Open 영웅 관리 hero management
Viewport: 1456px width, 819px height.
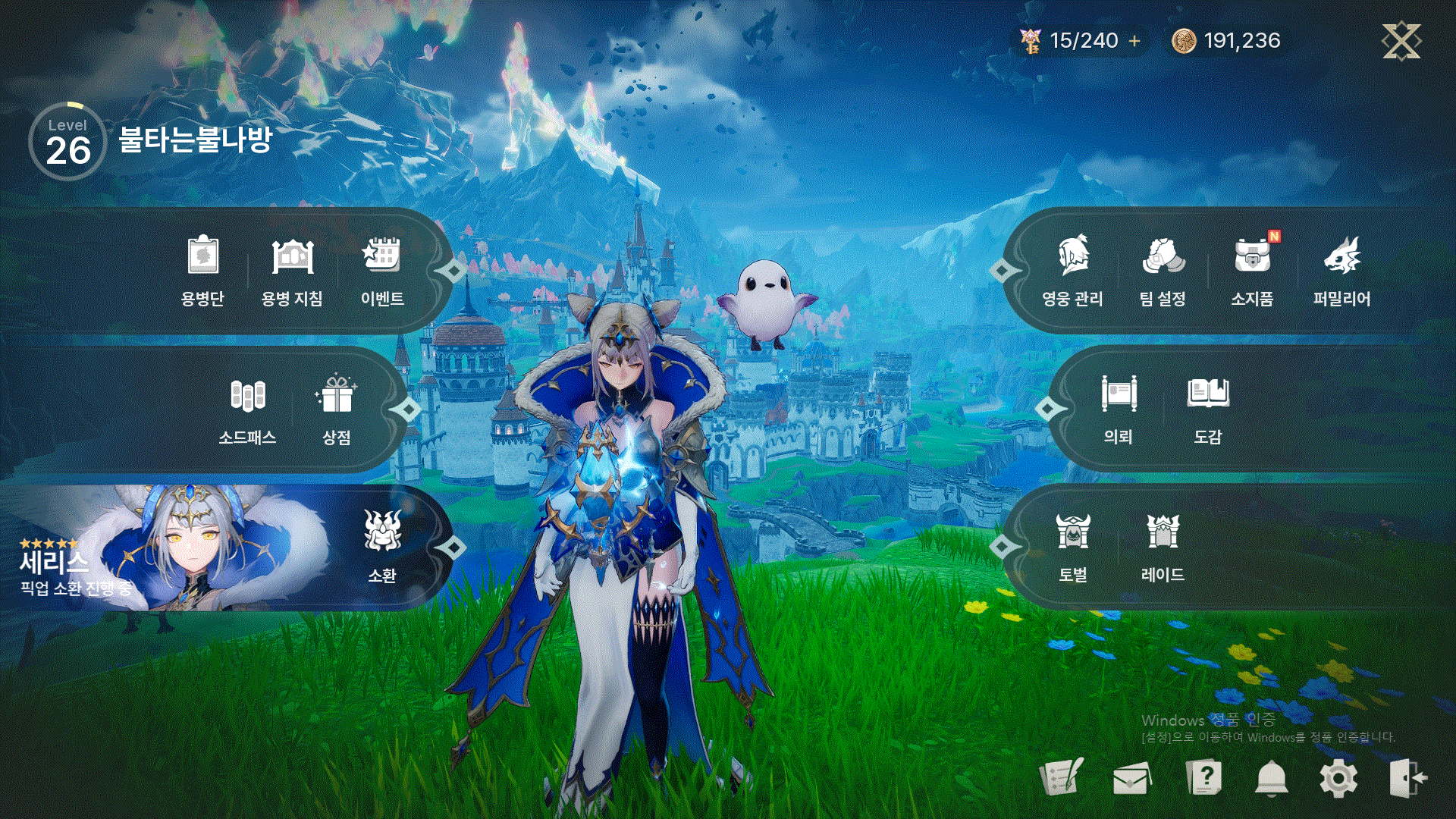click(1072, 269)
